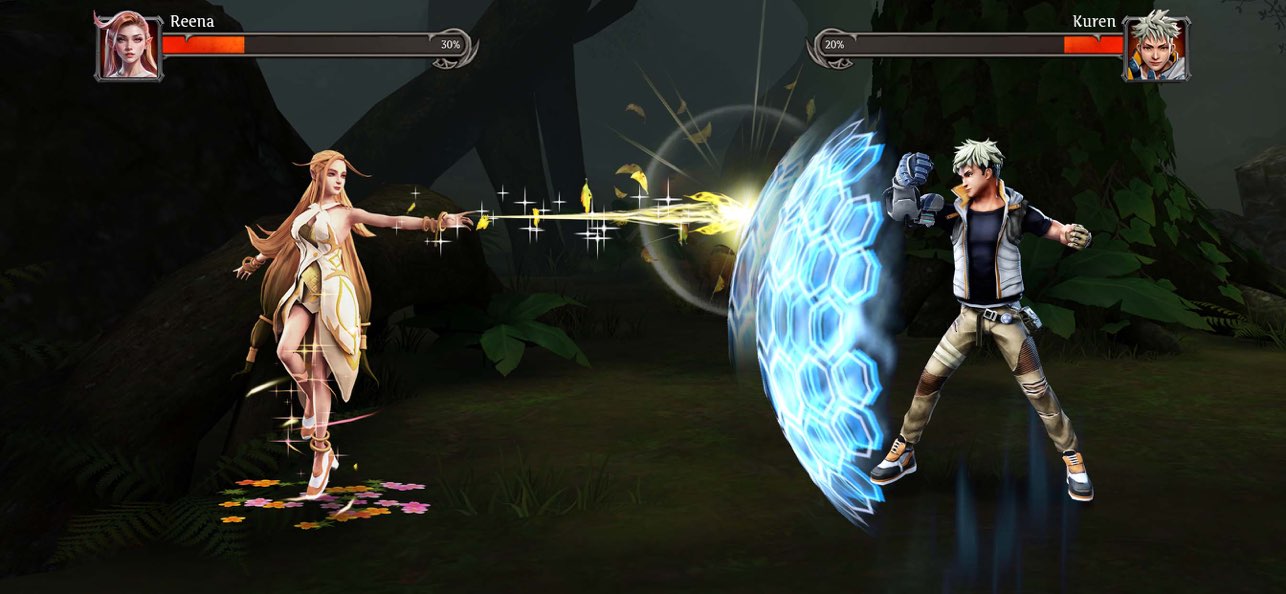Select Kuren's character portrait
This screenshot has height=594, width=1286.
point(1155,47)
